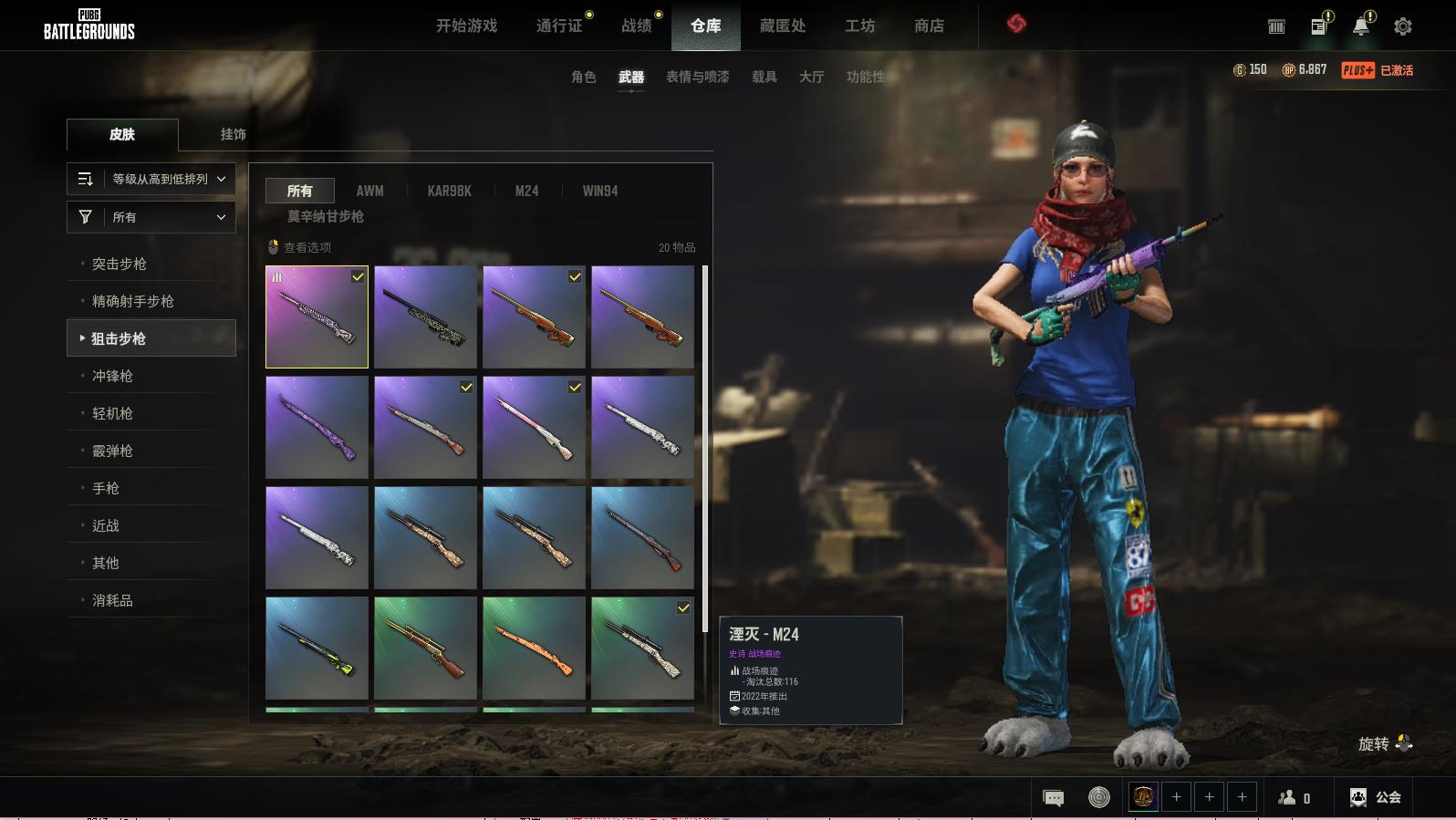1456x820 pixels.
Task: Filter weapon skins by AWM
Action: pyautogui.click(x=369, y=191)
